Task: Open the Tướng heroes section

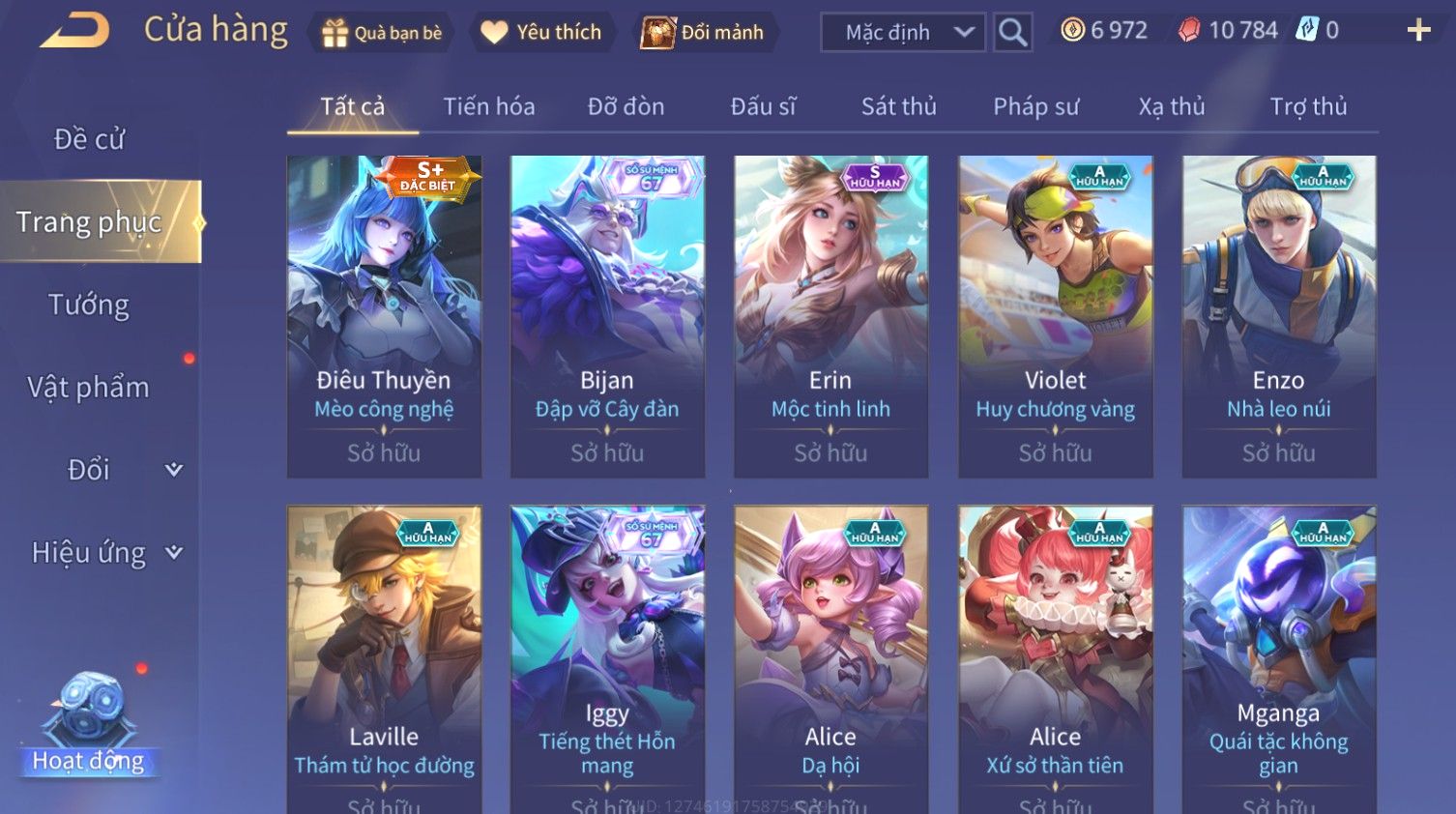Action: [89, 305]
